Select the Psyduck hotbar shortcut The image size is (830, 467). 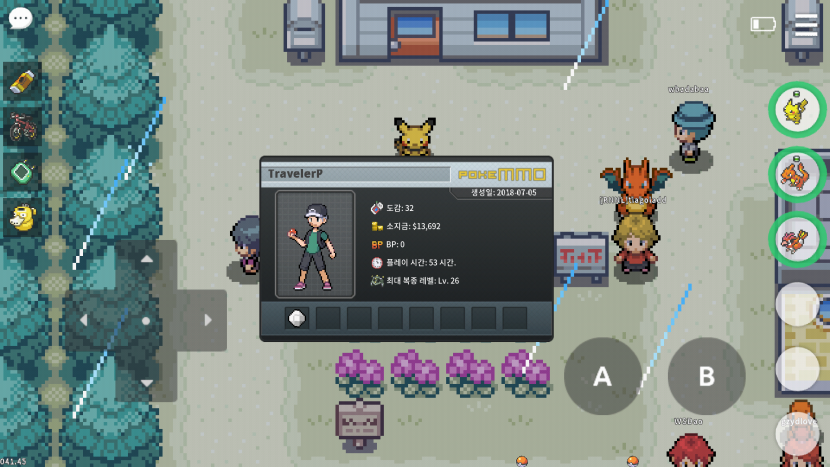(22, 215)
